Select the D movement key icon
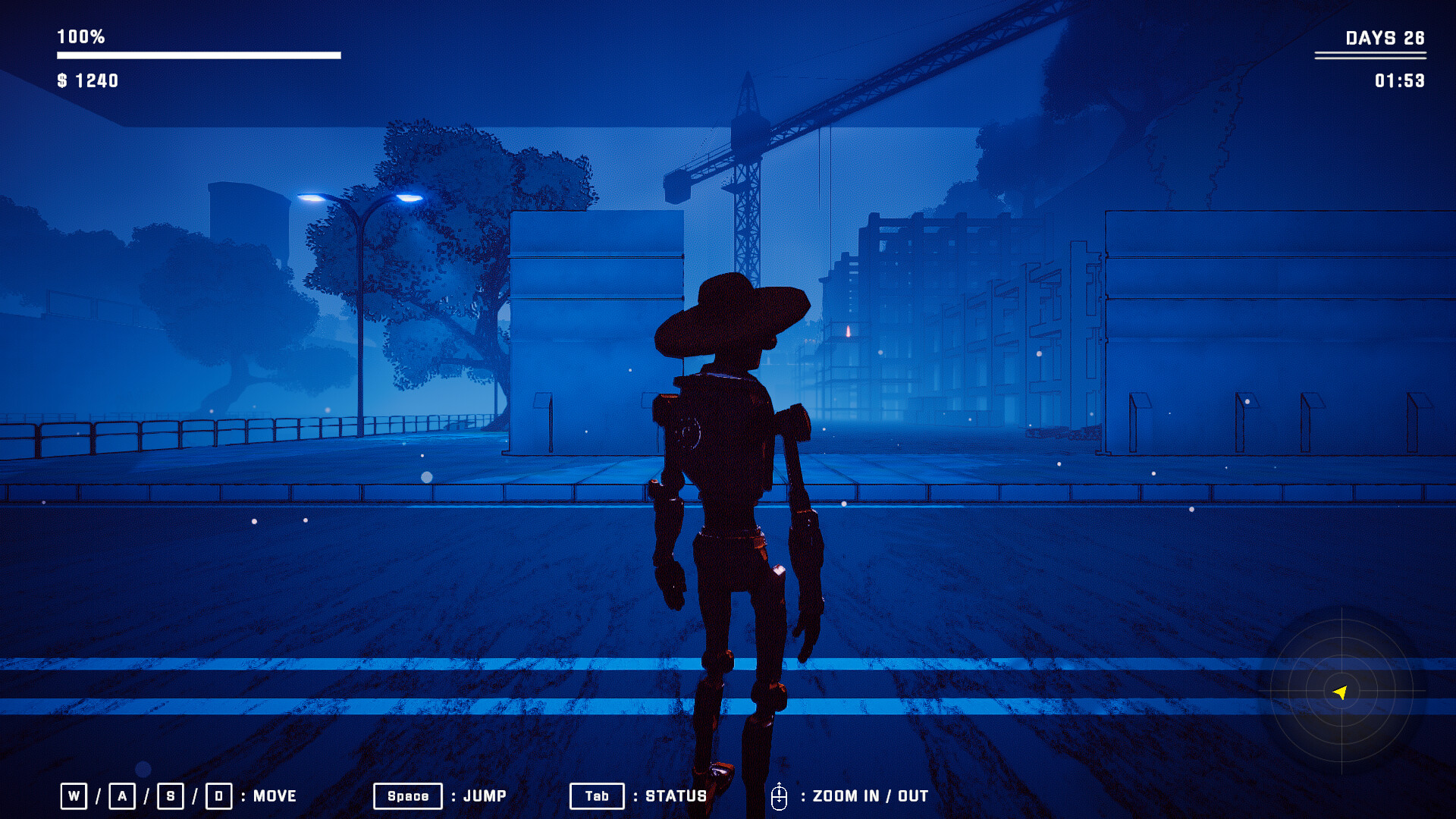Image resolution: width=1456 pixels, height=819 pixels. coord(219,796)
